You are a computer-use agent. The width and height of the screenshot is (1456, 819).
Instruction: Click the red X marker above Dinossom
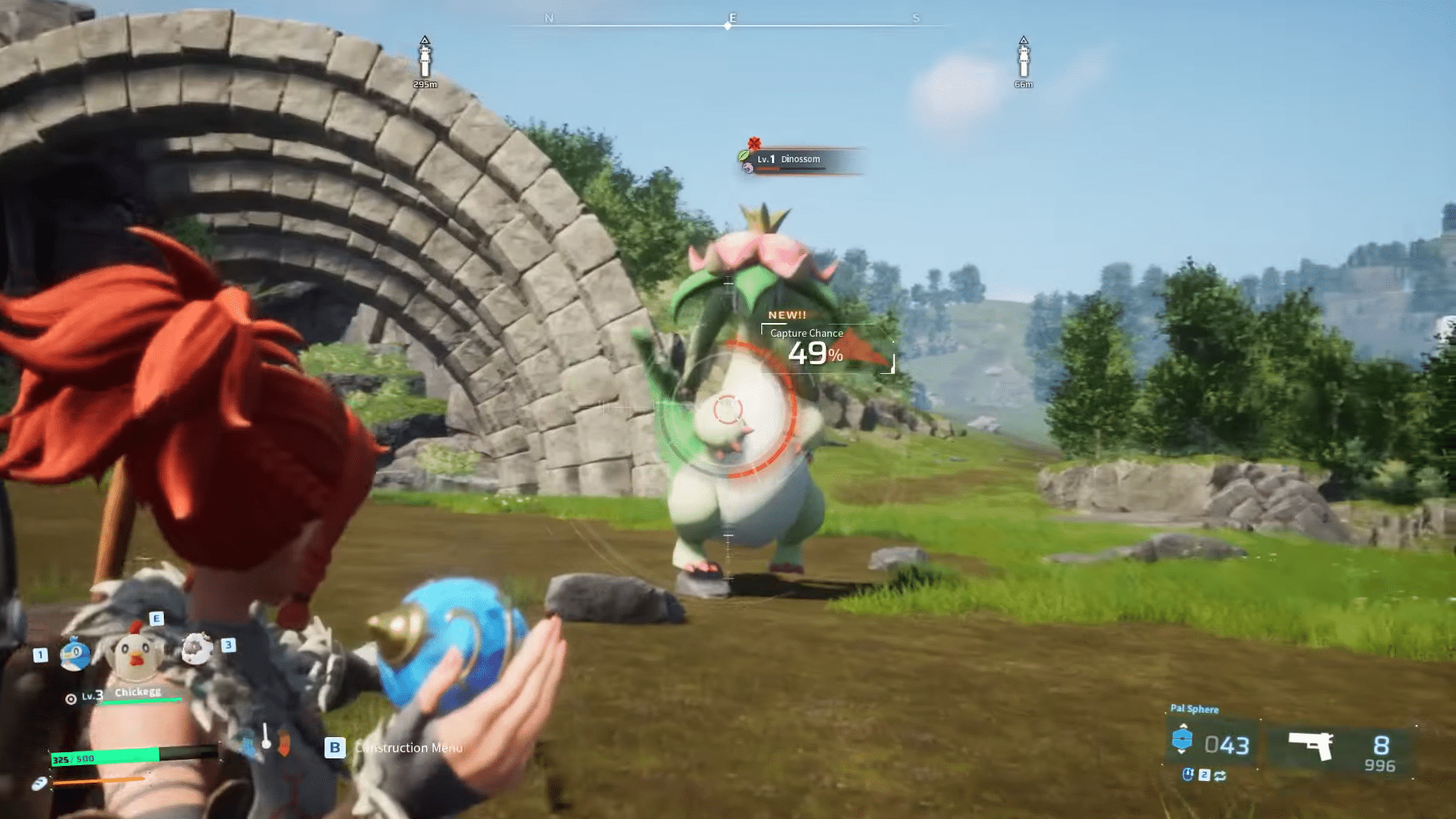752,143
